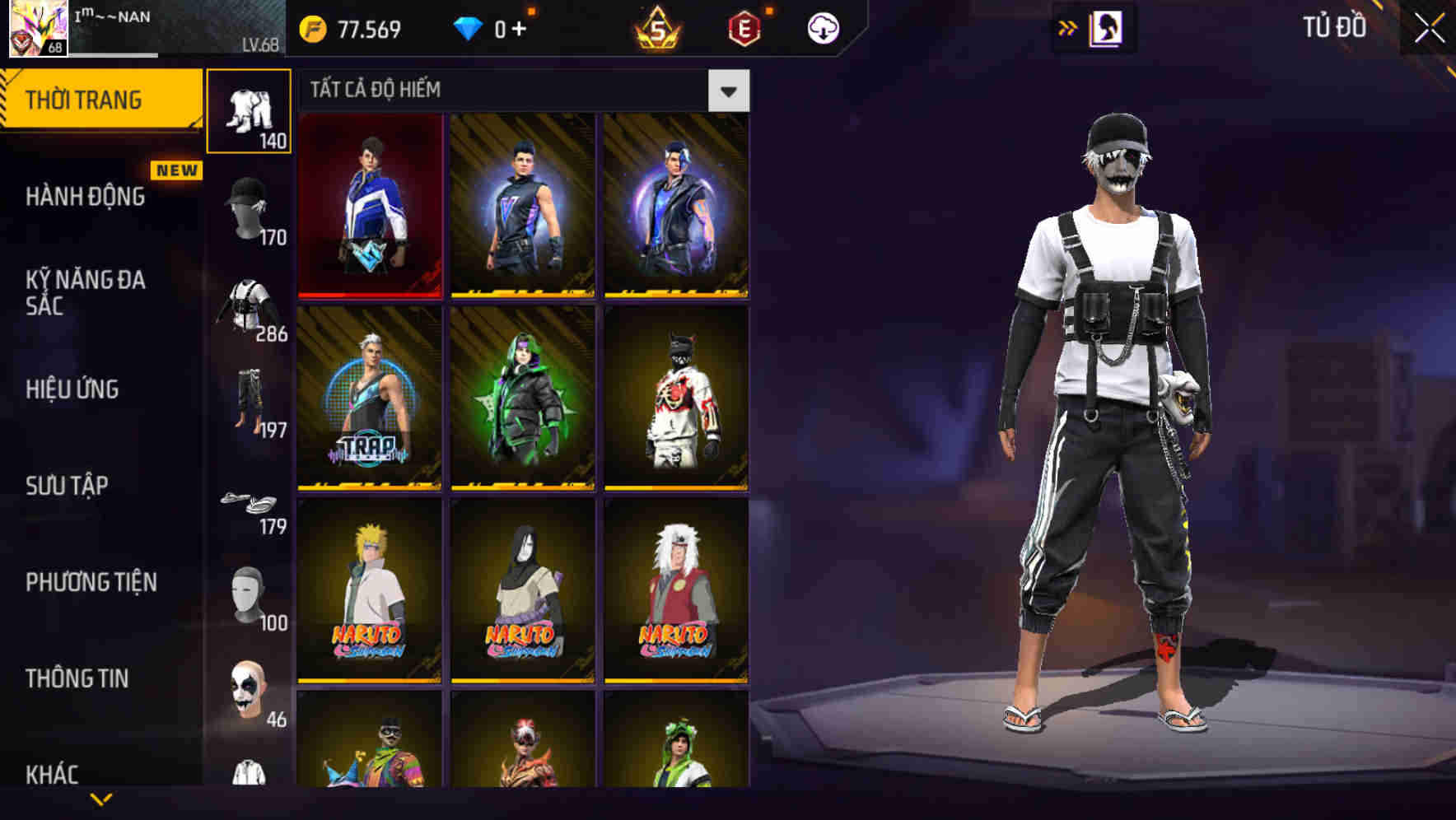The image size is (1456, 820).
Task: Switch to the HÀNH ĐỘNG tab
Action: pyautogui.click(x=85, y=198)
